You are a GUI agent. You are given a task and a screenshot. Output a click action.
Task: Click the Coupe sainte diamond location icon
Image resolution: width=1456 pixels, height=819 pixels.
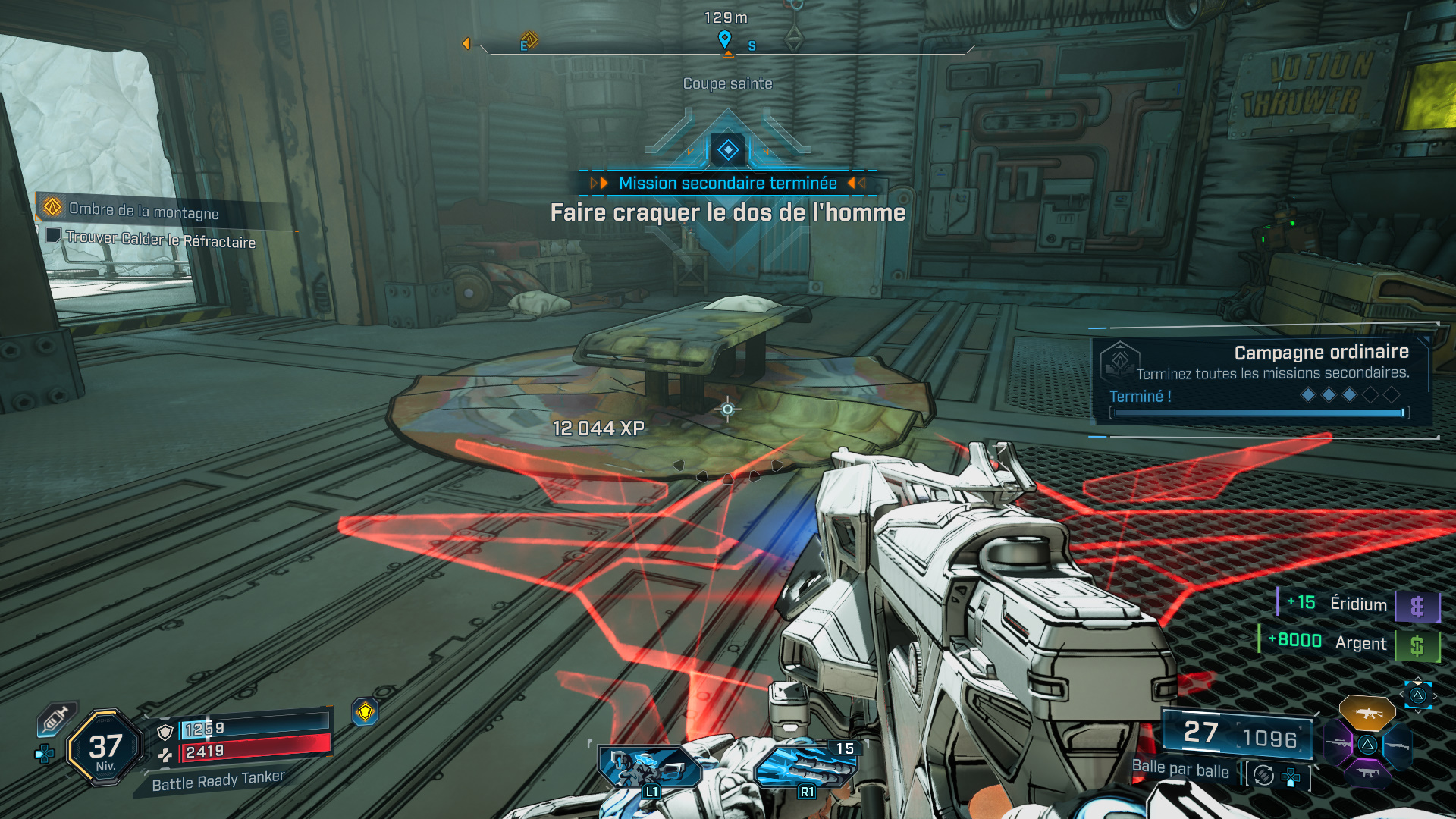click(x=728, y=149)
